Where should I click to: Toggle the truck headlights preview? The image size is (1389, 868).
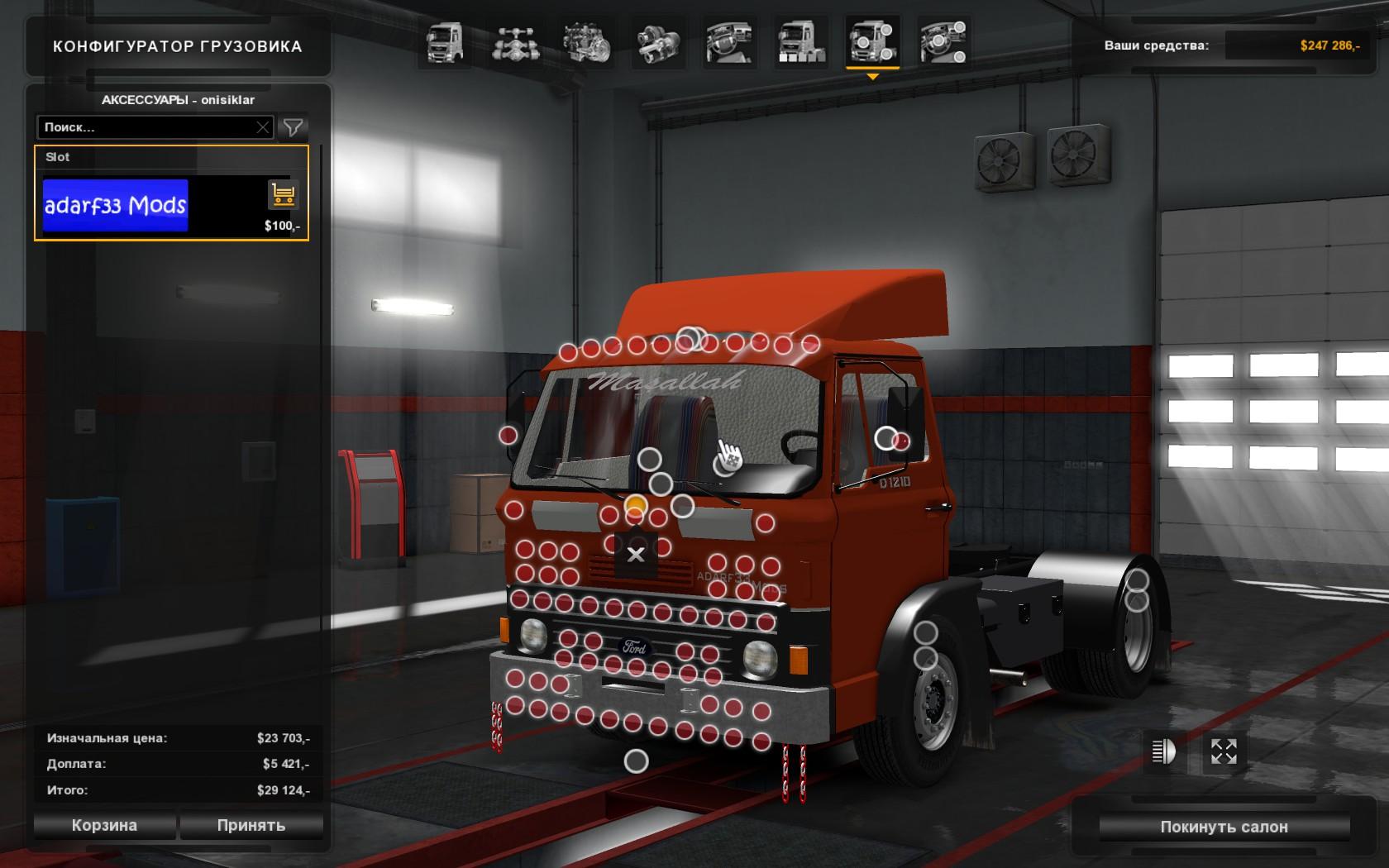(x=1163, y=751)
